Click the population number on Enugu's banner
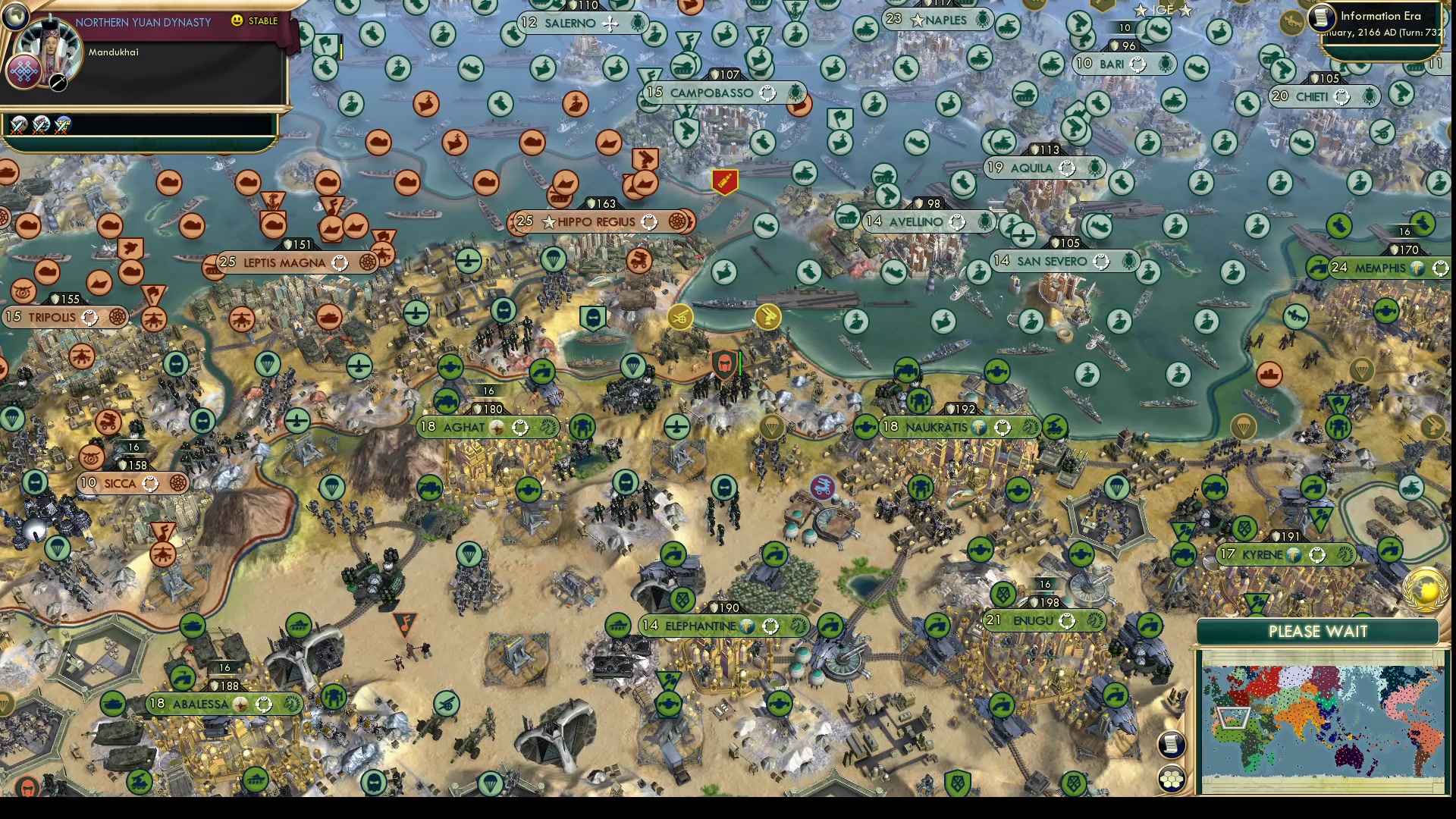 click(993, 618)
